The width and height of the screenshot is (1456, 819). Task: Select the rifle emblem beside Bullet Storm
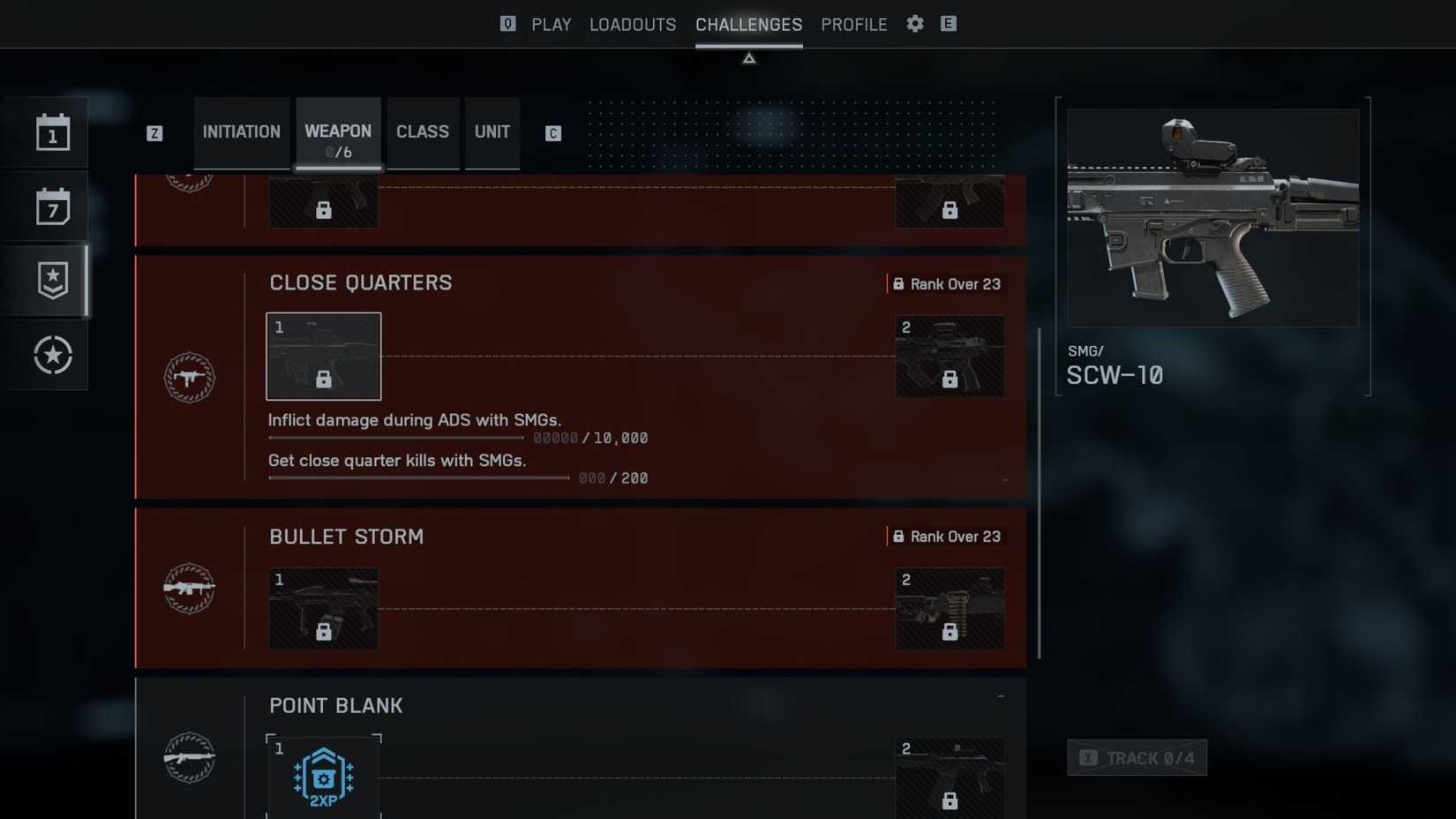188,587
